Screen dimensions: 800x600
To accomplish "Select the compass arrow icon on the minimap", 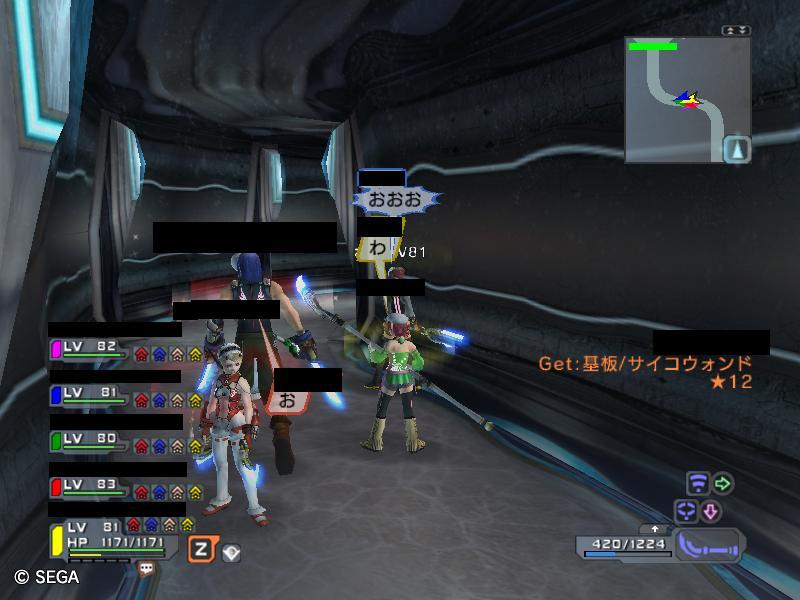I will tap(737, 149).
